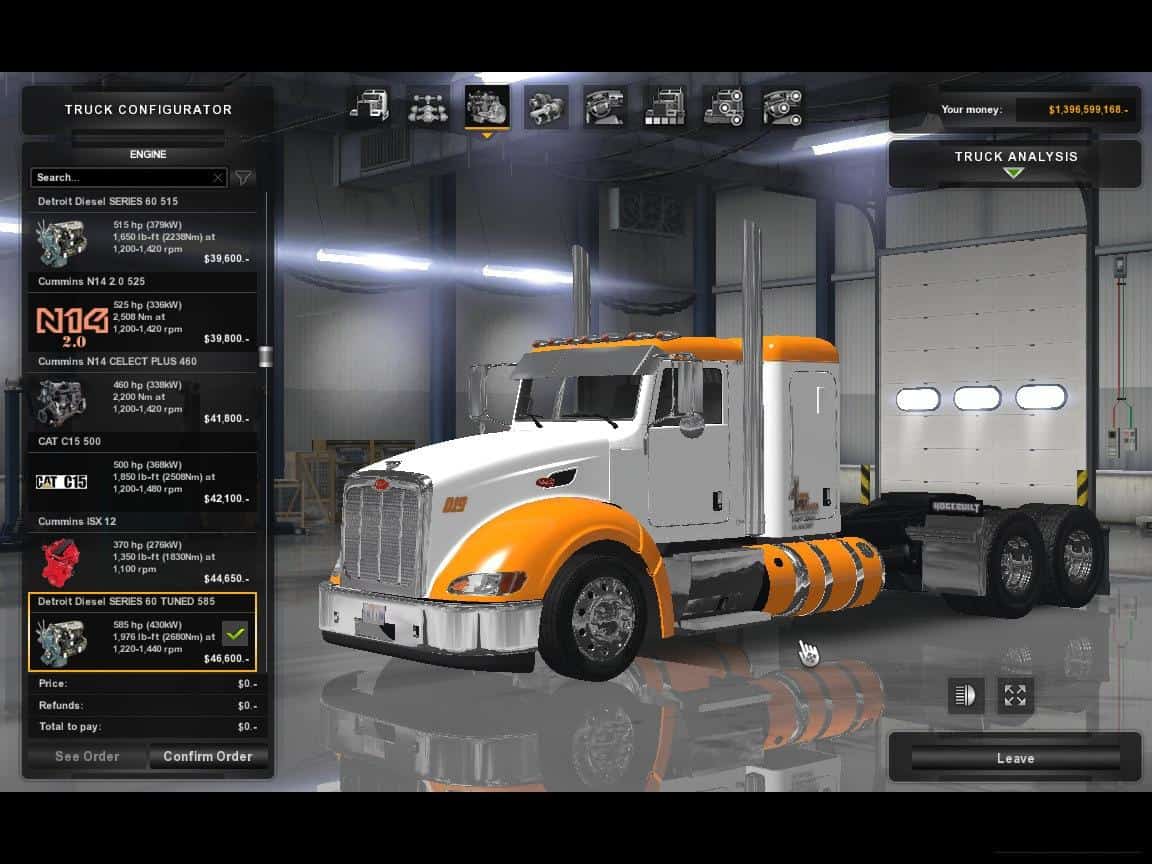The width and height of the screenshot is (1152, 864).
Task: Confirm the order
Action: click(x=208, y=756)
